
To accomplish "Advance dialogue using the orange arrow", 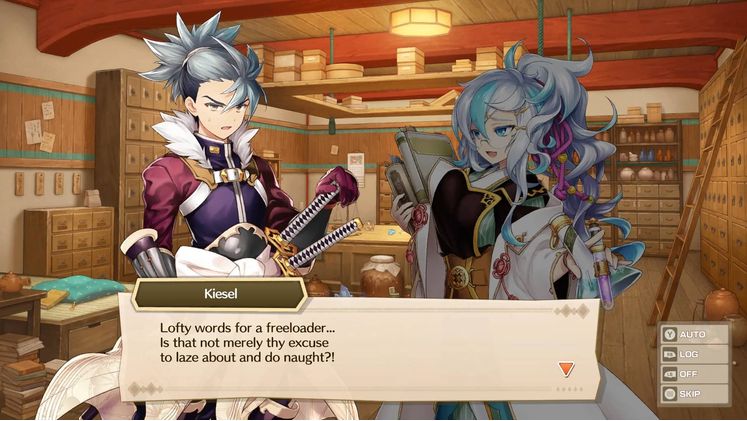I will pos(566,369).
